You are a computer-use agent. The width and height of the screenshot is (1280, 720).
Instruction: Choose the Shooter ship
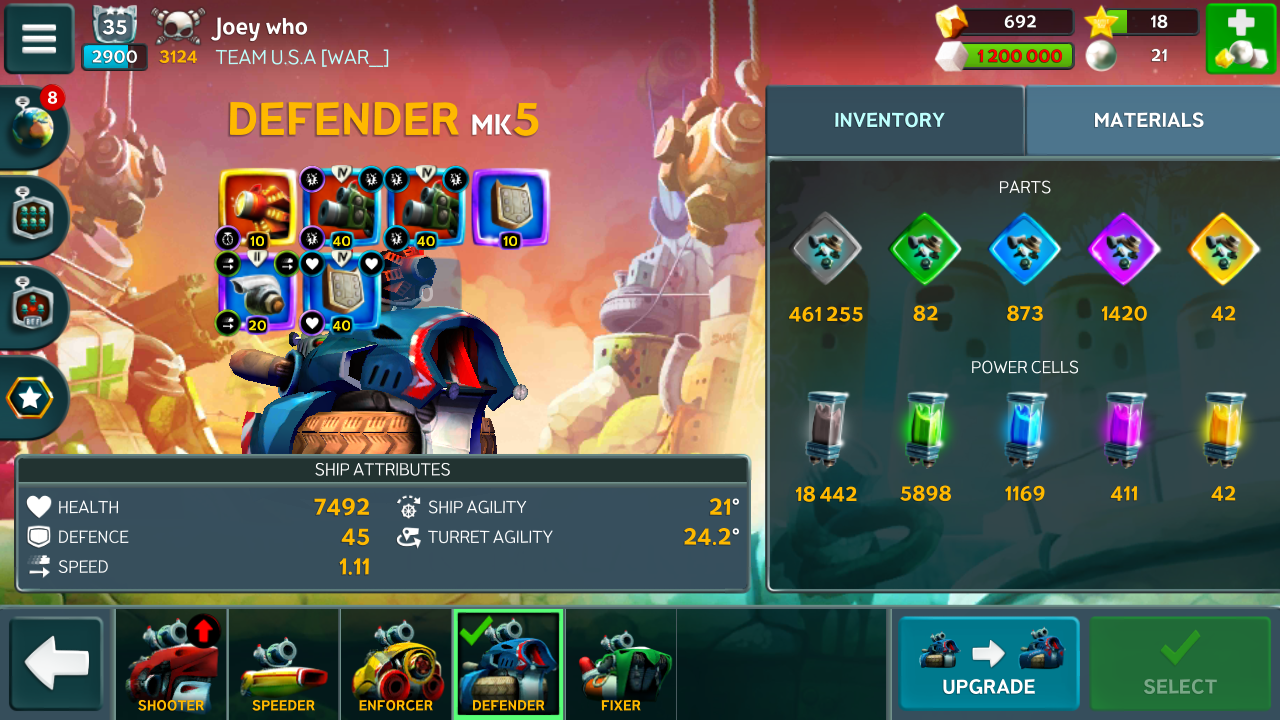pos(171,665)
